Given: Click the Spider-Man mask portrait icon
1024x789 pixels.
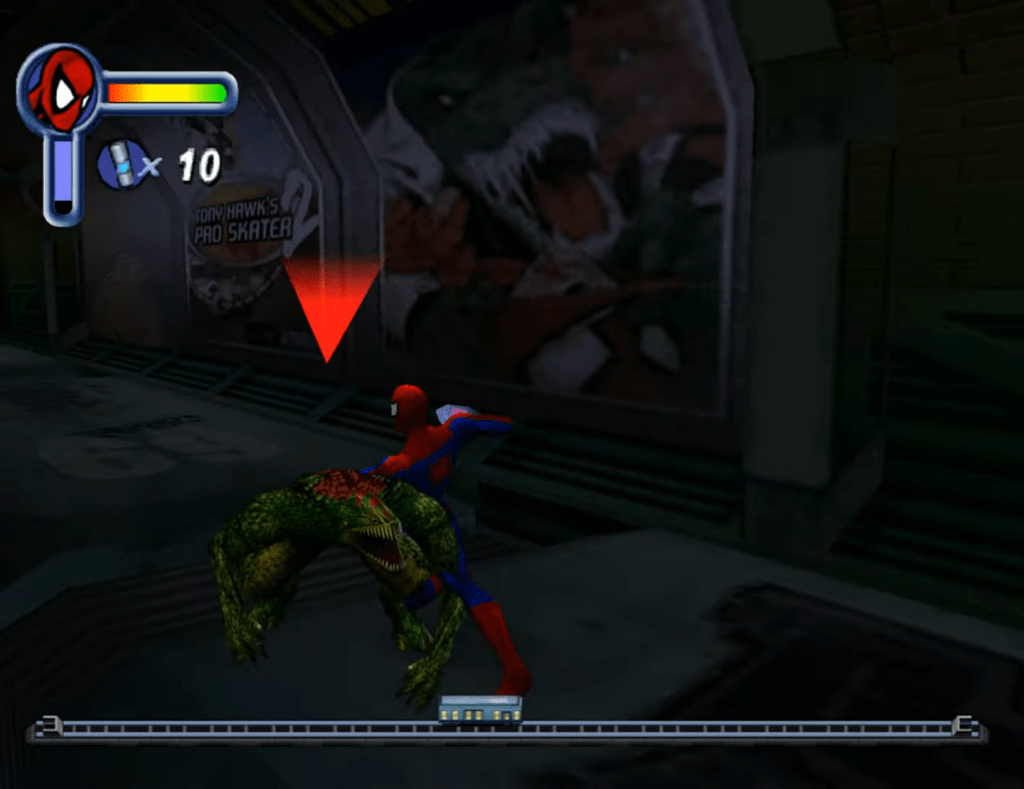Looking at the screenshot, I should click(60, 89).
